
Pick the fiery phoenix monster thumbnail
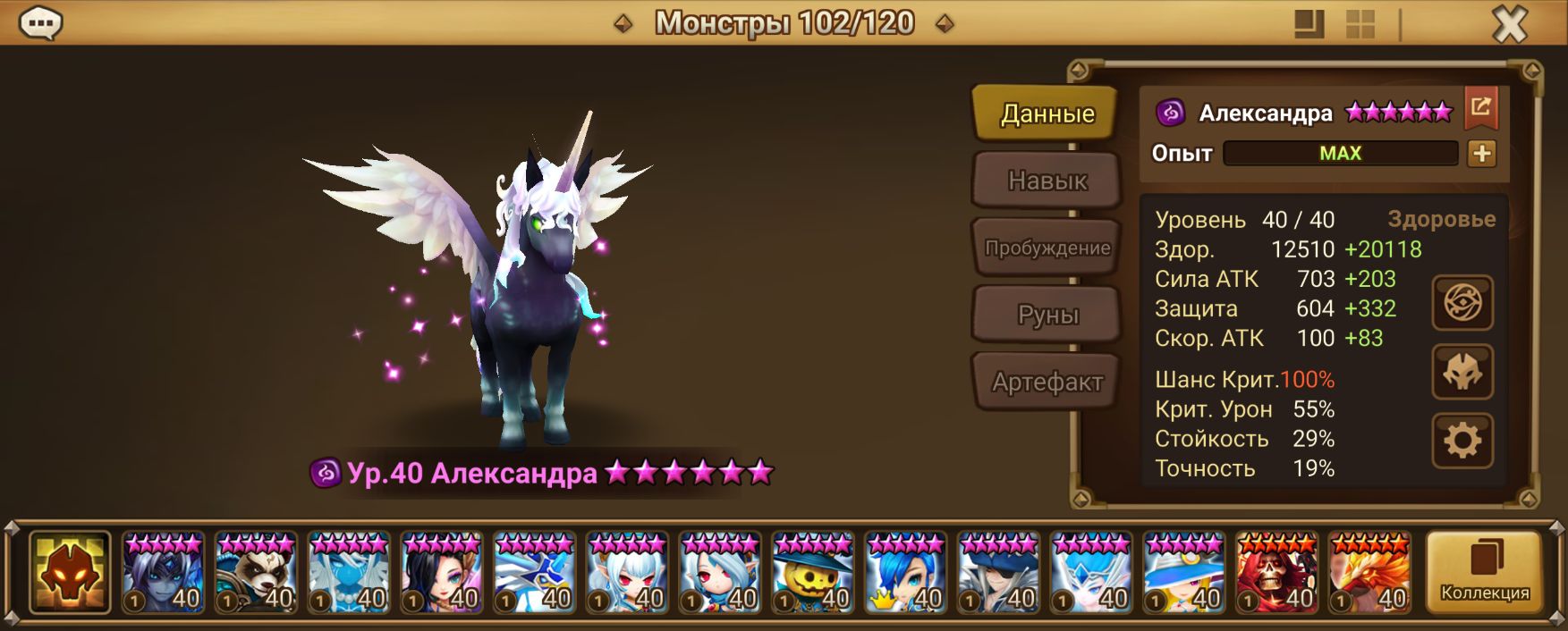coord(1369,573)
